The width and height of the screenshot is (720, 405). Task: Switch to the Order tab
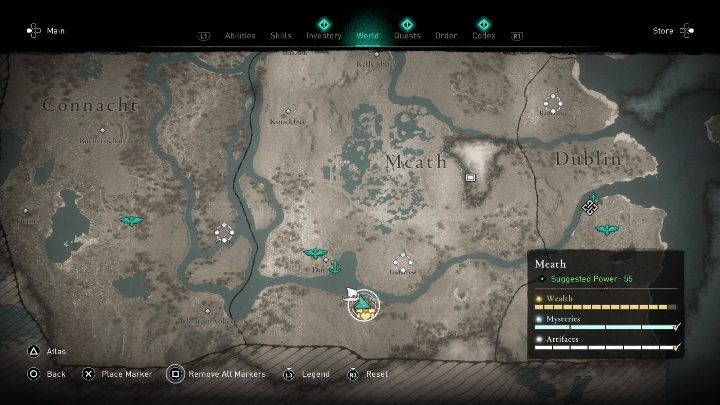(446, 35)
